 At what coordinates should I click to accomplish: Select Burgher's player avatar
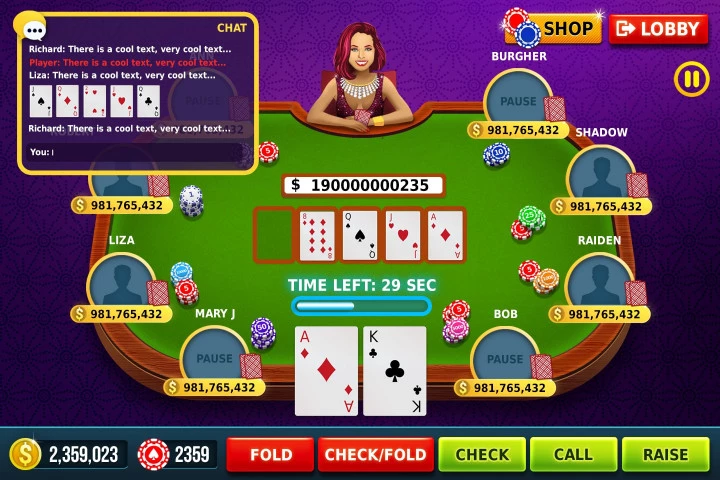click(518, 100)
